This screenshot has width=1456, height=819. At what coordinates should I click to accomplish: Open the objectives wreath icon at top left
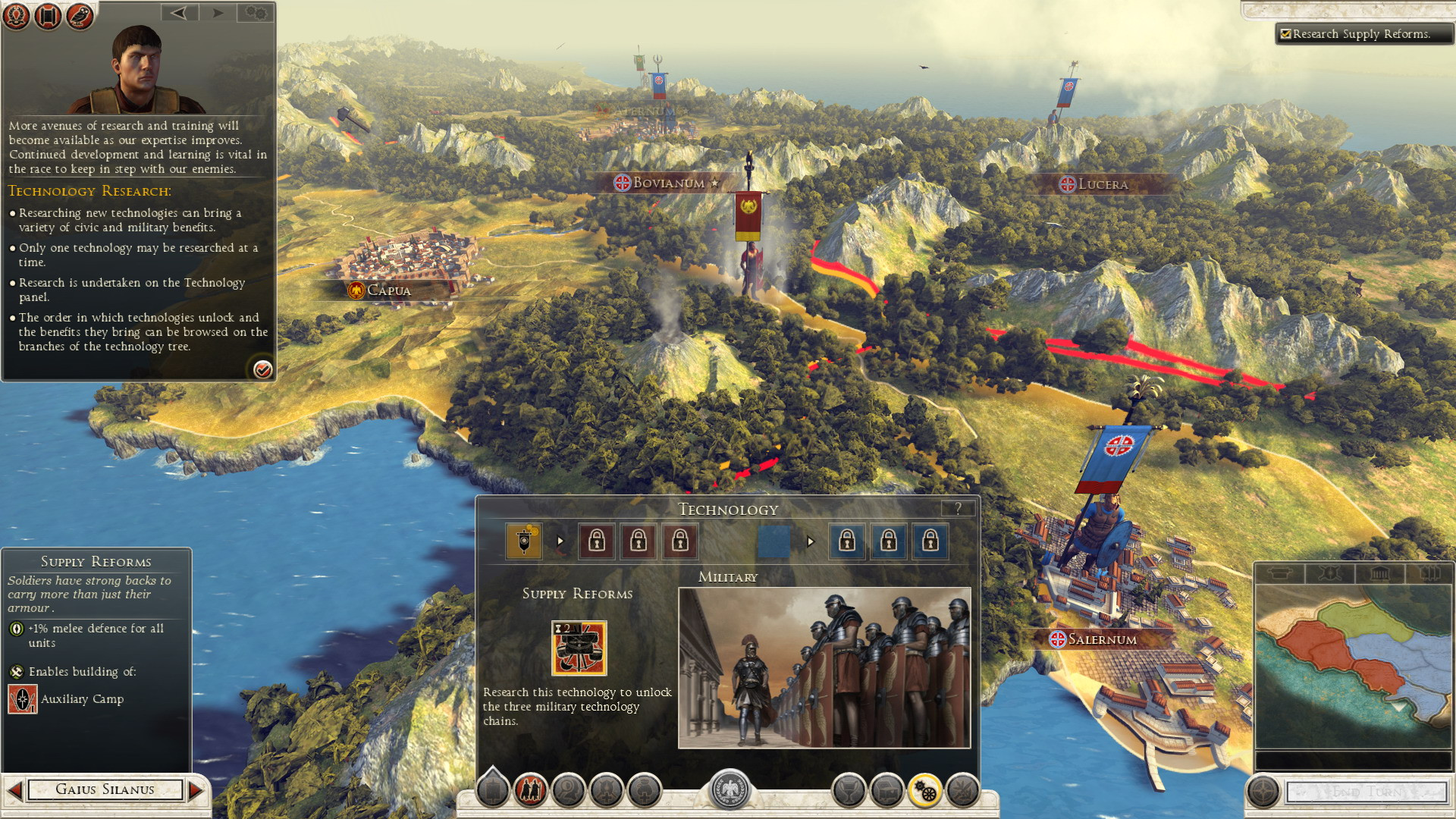(x=17, y=16)
